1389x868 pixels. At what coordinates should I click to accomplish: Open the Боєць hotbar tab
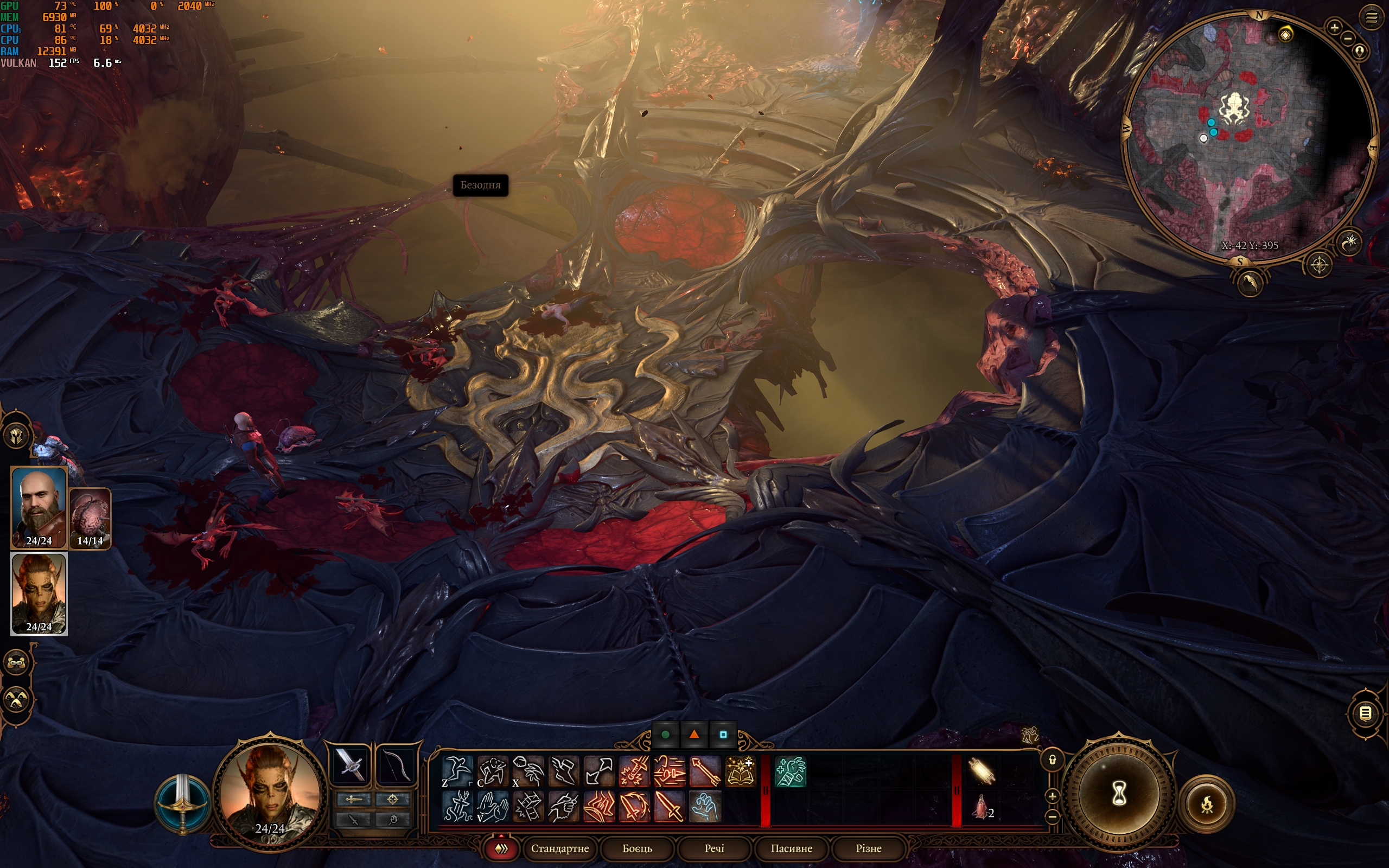(x=637, y=848)
